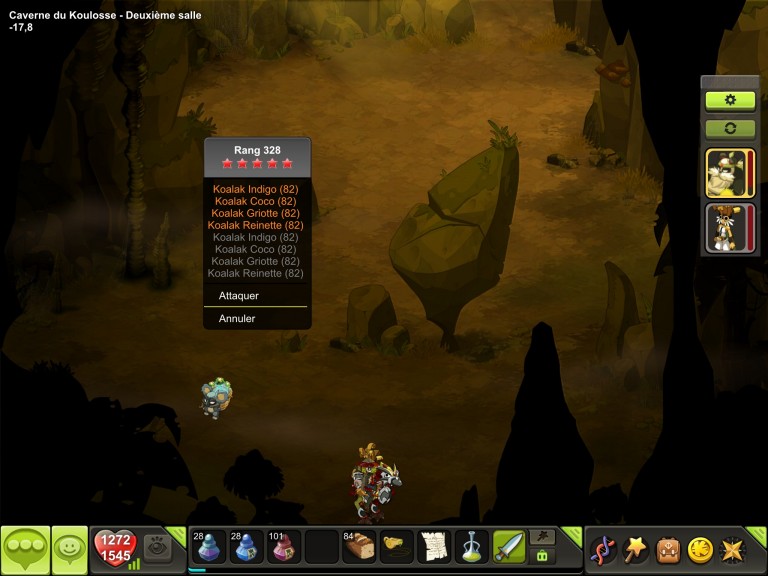Use the pink potion with 101 count
Viewport: 768px width, 576px height.
click(283, 547)
